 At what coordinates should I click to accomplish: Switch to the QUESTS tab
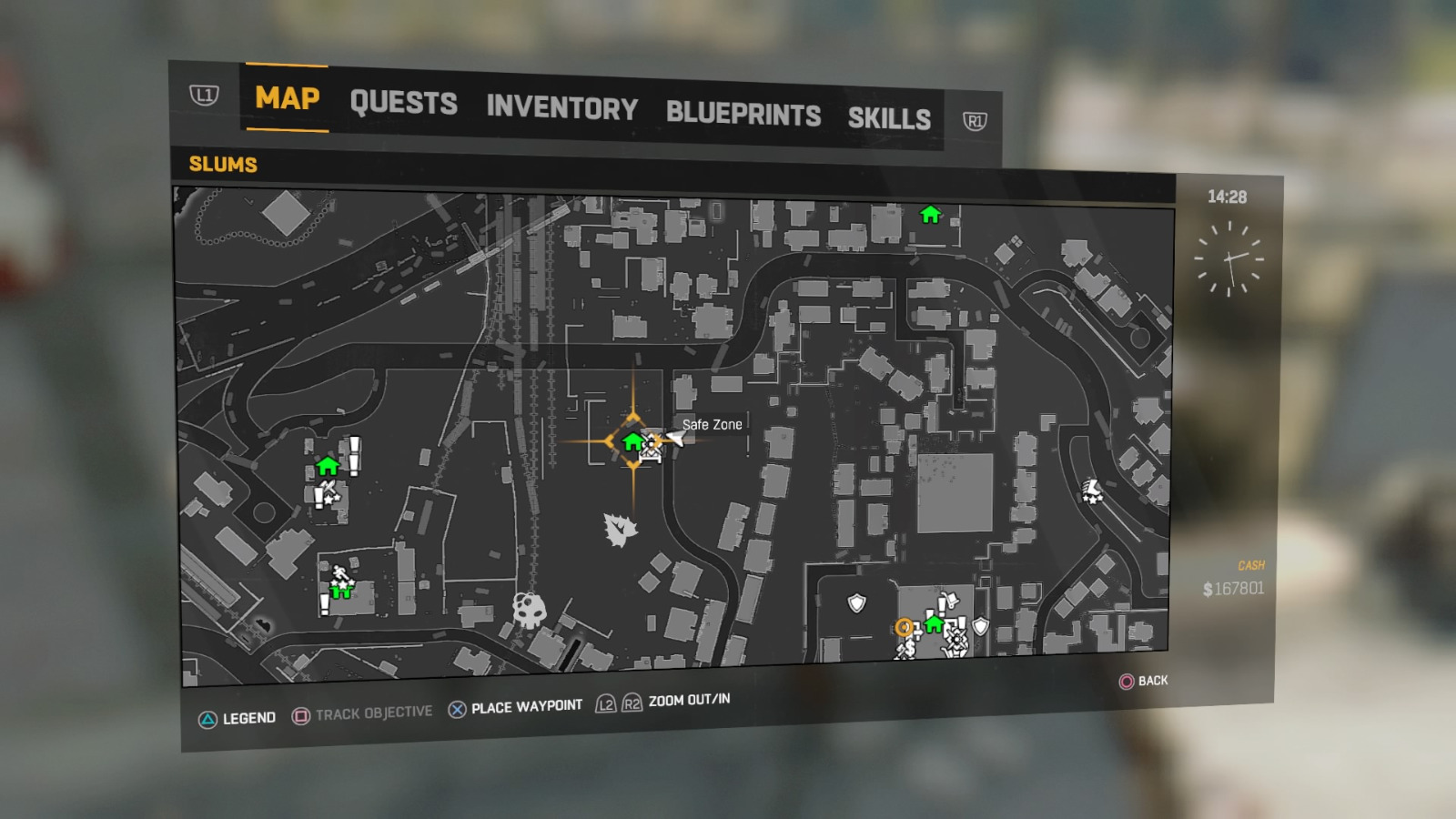[403, 103]
